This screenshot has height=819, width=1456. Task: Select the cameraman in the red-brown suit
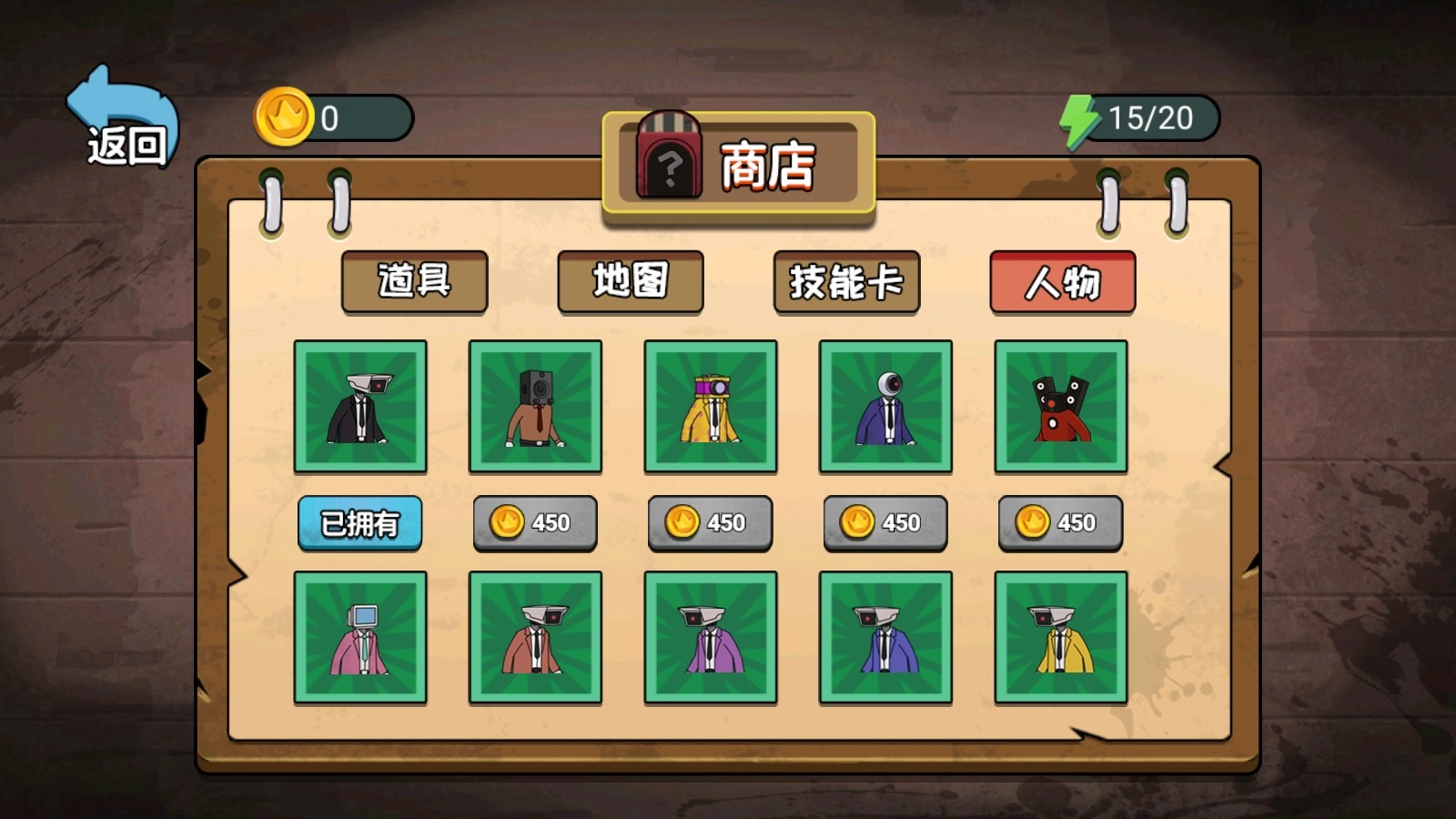[534, 635]
